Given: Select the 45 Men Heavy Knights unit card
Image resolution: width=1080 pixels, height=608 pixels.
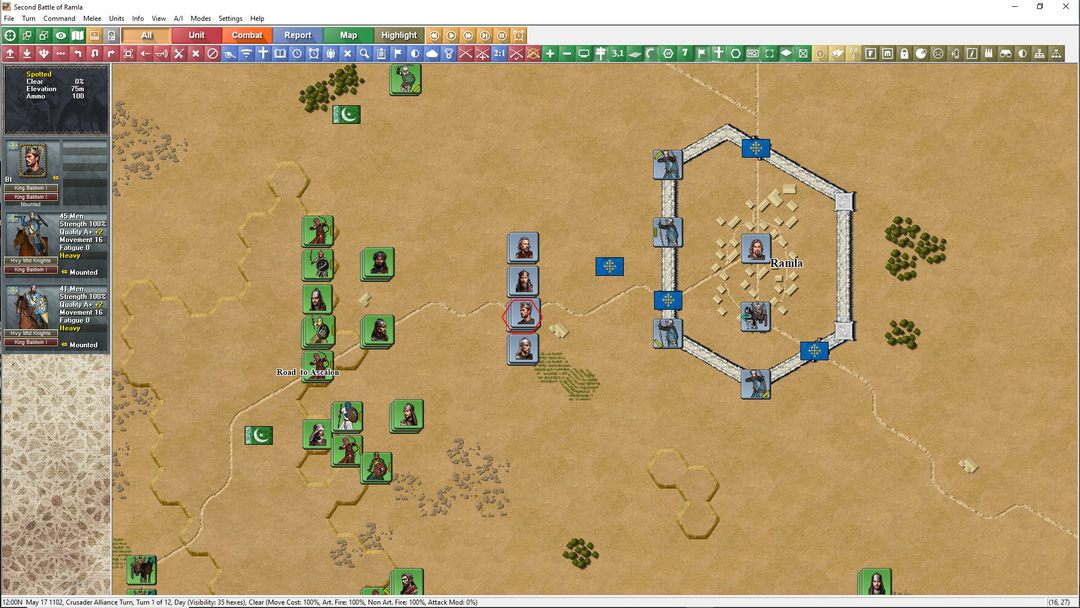Looking at the screenshot, I should [55, 244].
